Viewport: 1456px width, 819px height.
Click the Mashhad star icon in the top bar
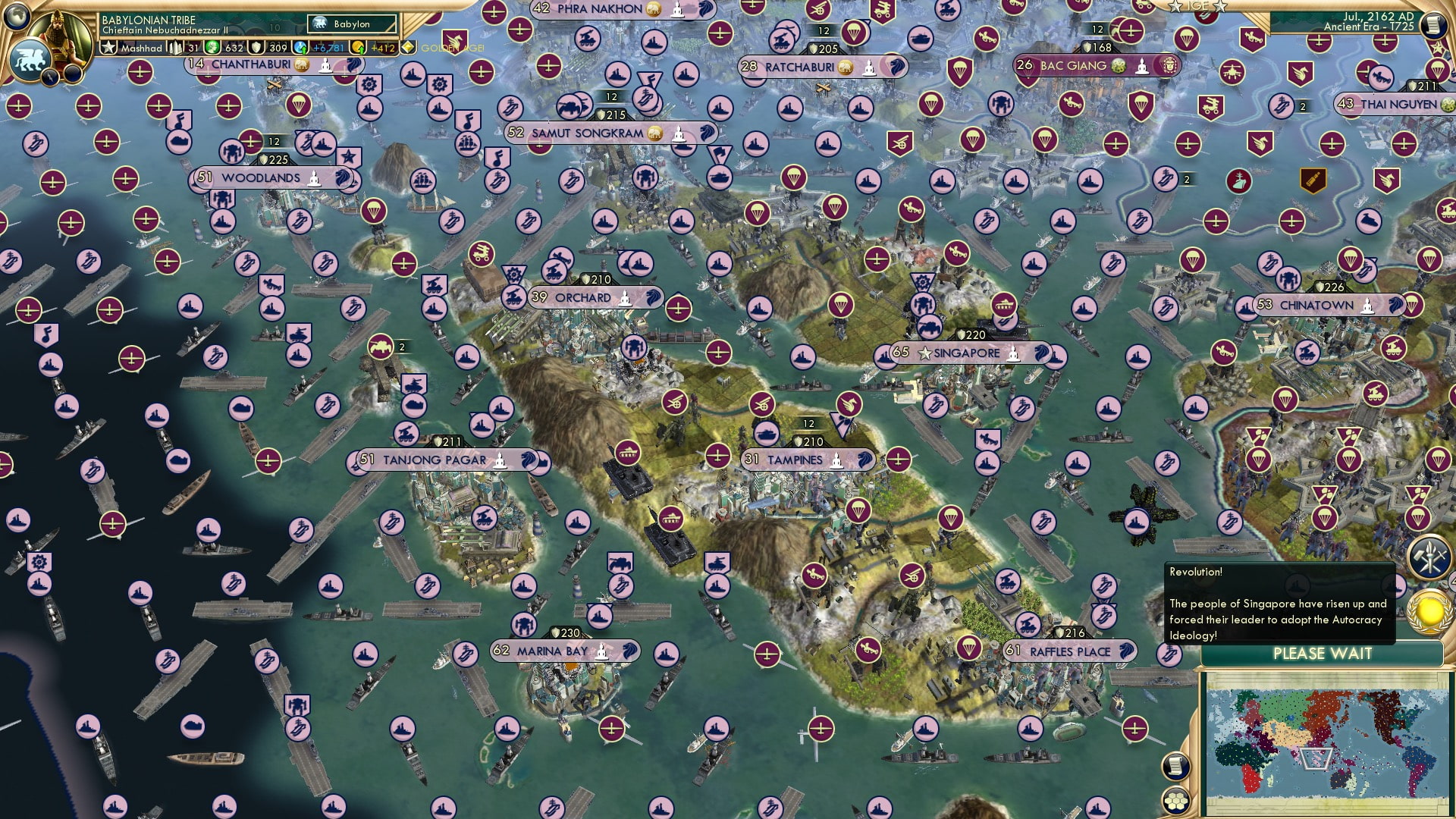109,46
